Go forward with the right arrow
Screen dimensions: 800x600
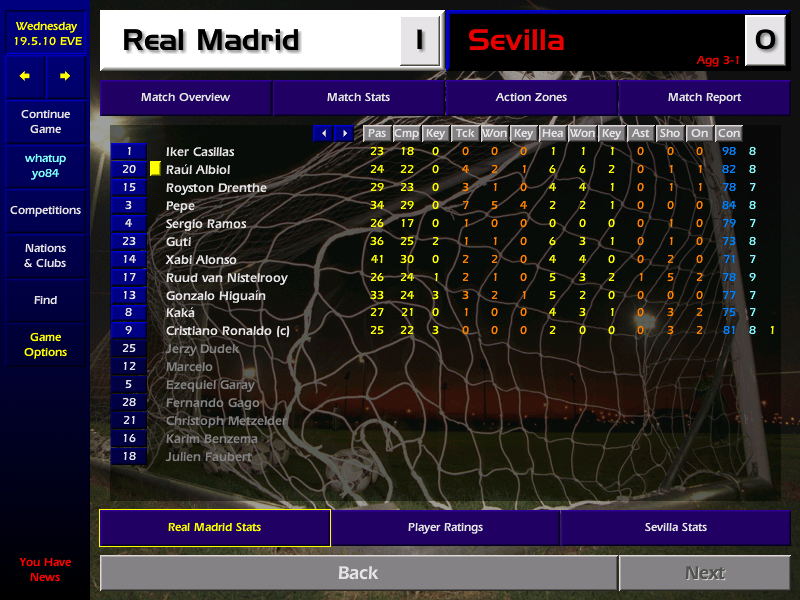pos(65,76)
